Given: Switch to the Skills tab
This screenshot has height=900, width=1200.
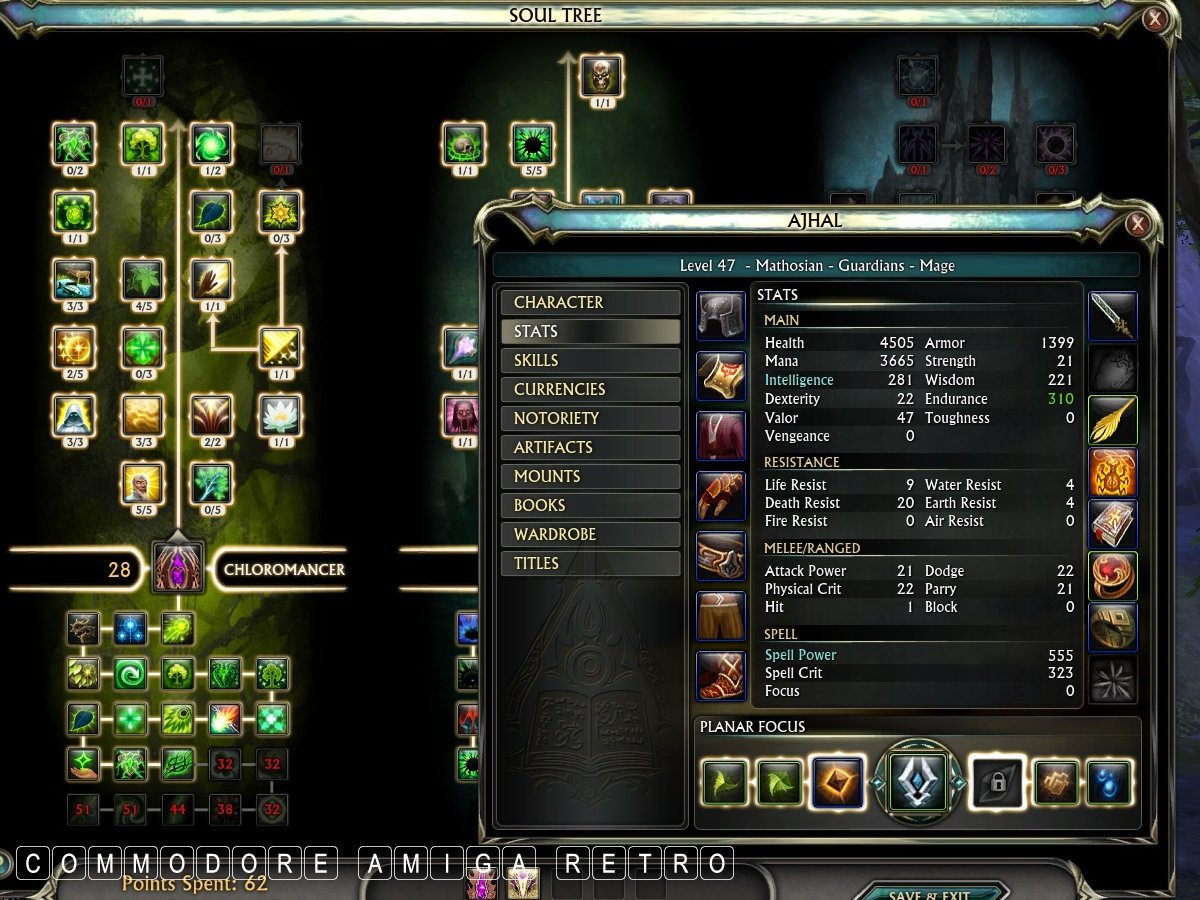Looking at the screenshot, I should (590, 360).
